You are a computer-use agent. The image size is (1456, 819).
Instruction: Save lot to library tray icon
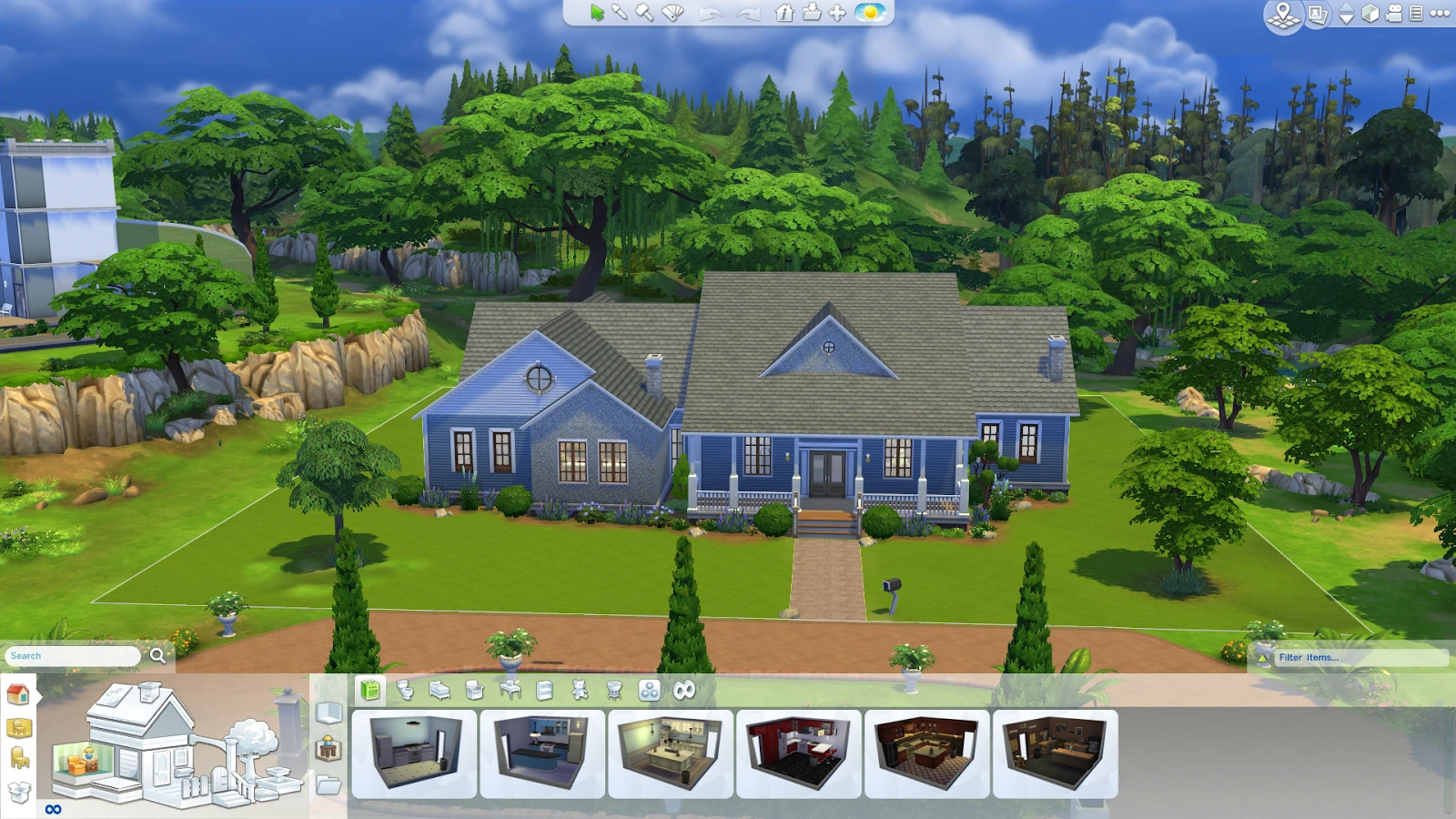(811, 13)
